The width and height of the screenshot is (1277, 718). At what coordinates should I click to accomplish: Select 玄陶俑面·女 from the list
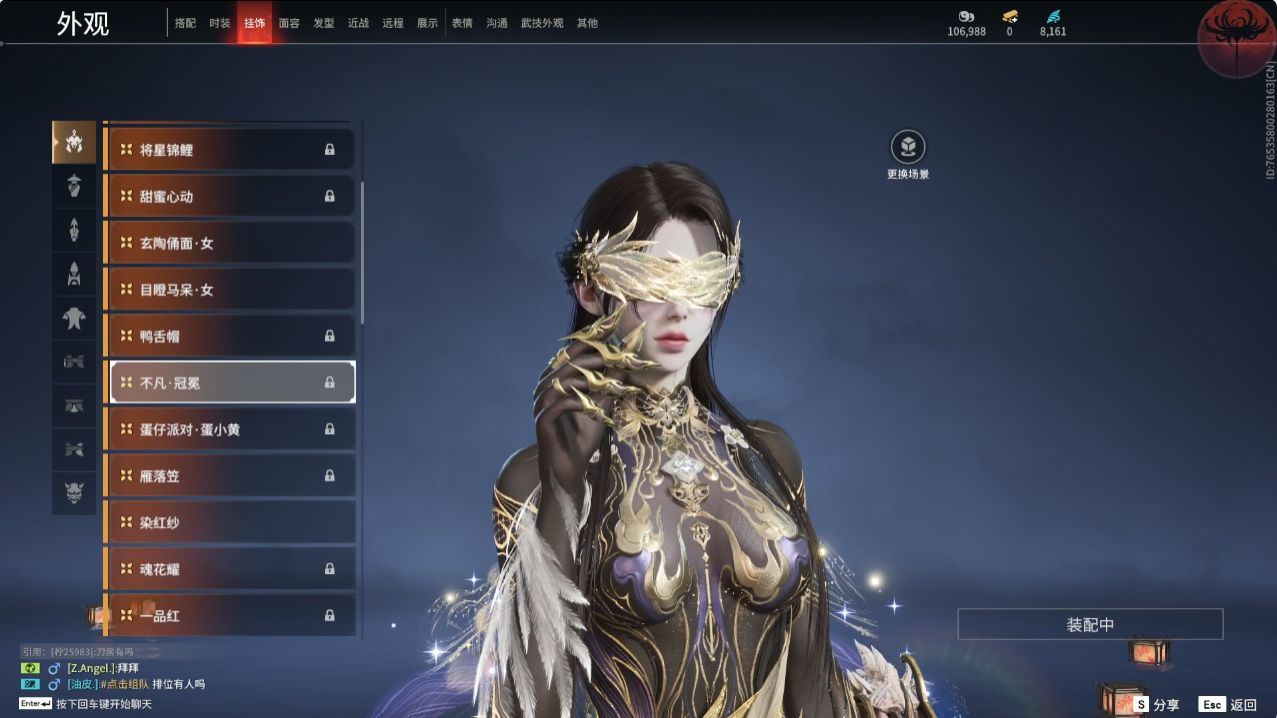[x=229, y=243]
